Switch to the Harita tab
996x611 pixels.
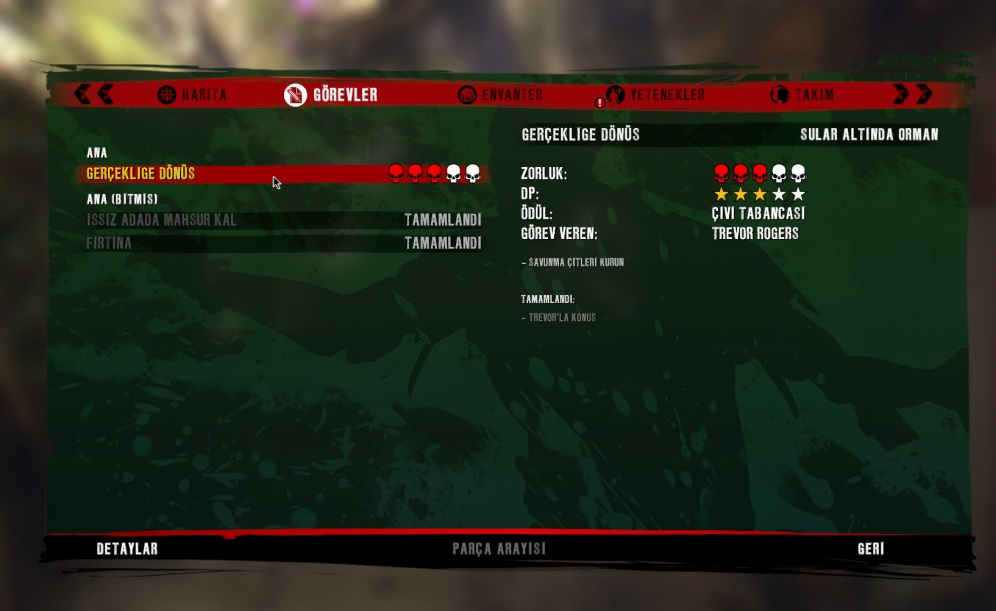(x=193, y=95)
